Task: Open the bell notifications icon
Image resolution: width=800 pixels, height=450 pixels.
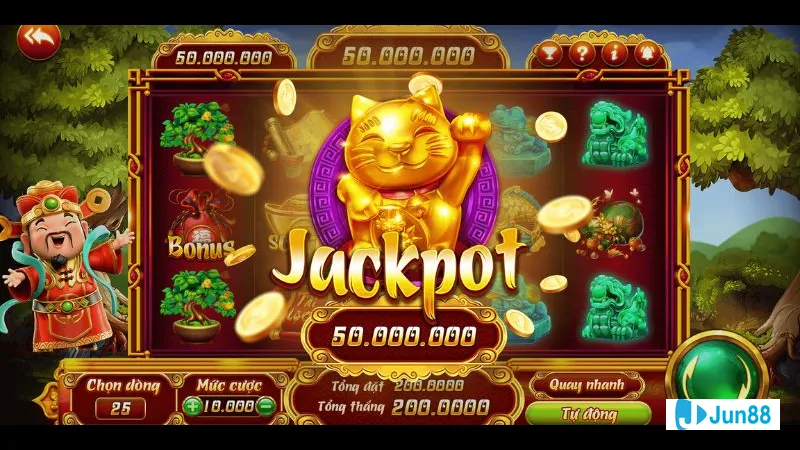Action: 649,53
